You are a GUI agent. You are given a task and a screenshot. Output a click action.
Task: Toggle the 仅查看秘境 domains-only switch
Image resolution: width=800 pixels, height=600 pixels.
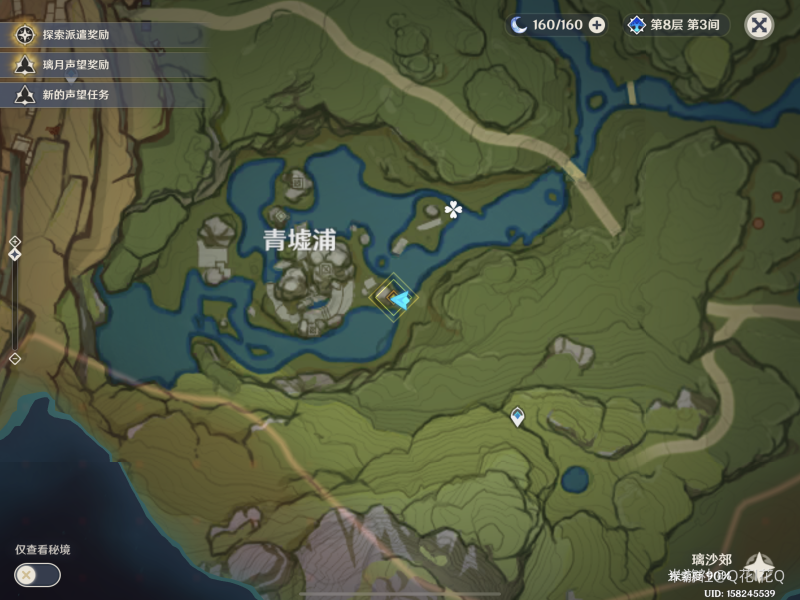pyautogui.click(x=37, y=575)
